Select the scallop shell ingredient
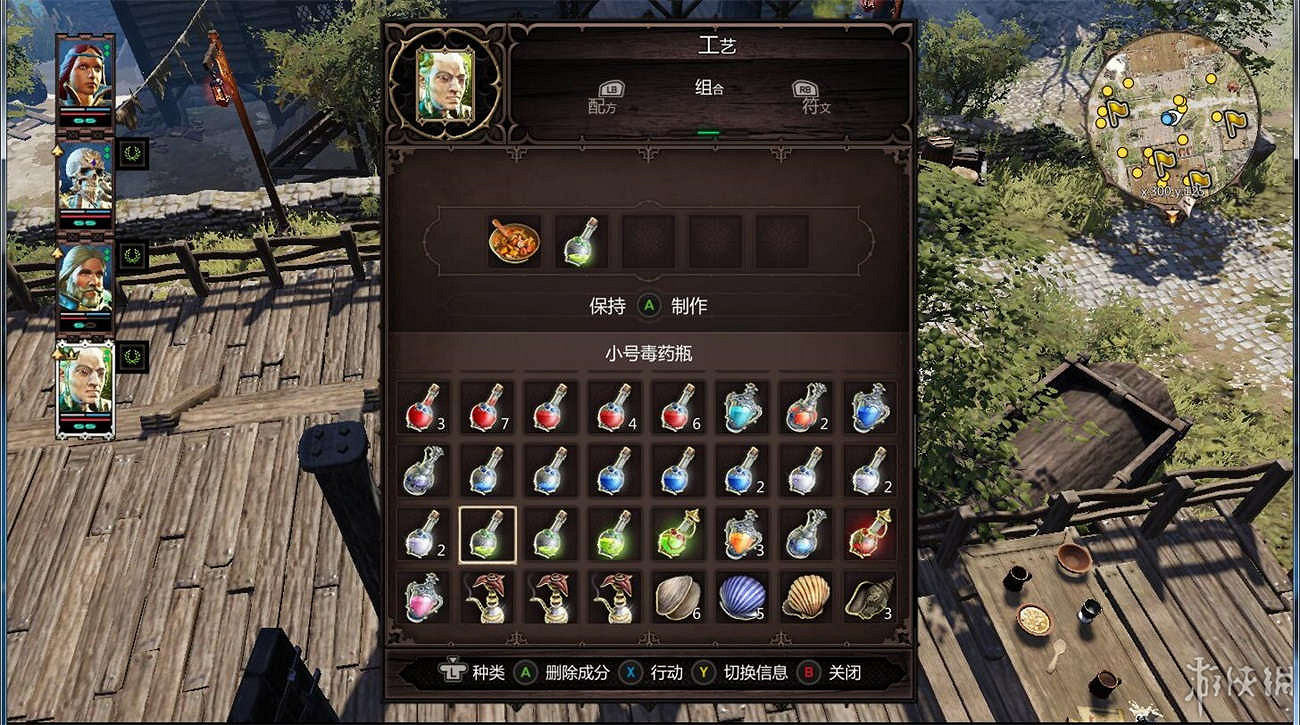The width and height of the screenshot is (1300, 725). pos(807,598)
